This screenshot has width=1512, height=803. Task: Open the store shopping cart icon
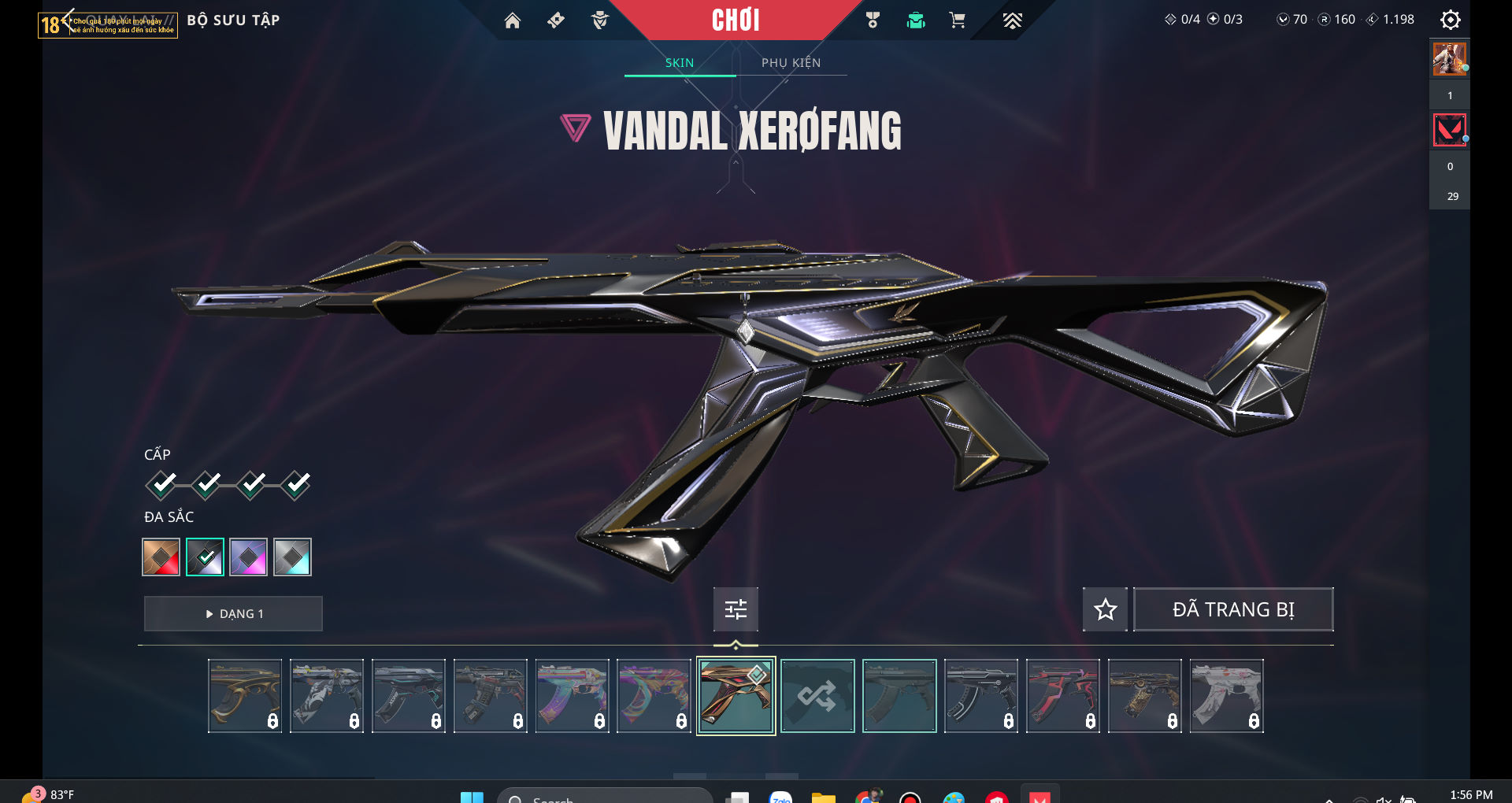coord(958,20)
